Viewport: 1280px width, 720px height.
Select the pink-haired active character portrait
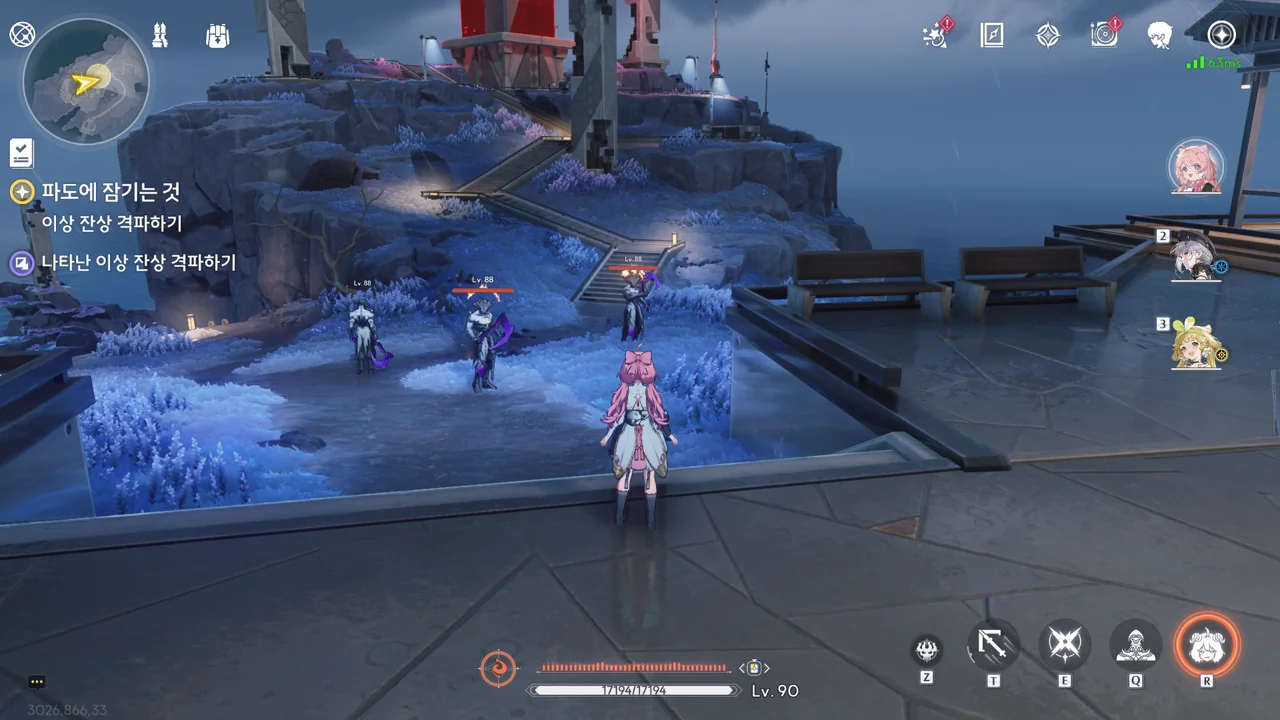coord(1196,167)
